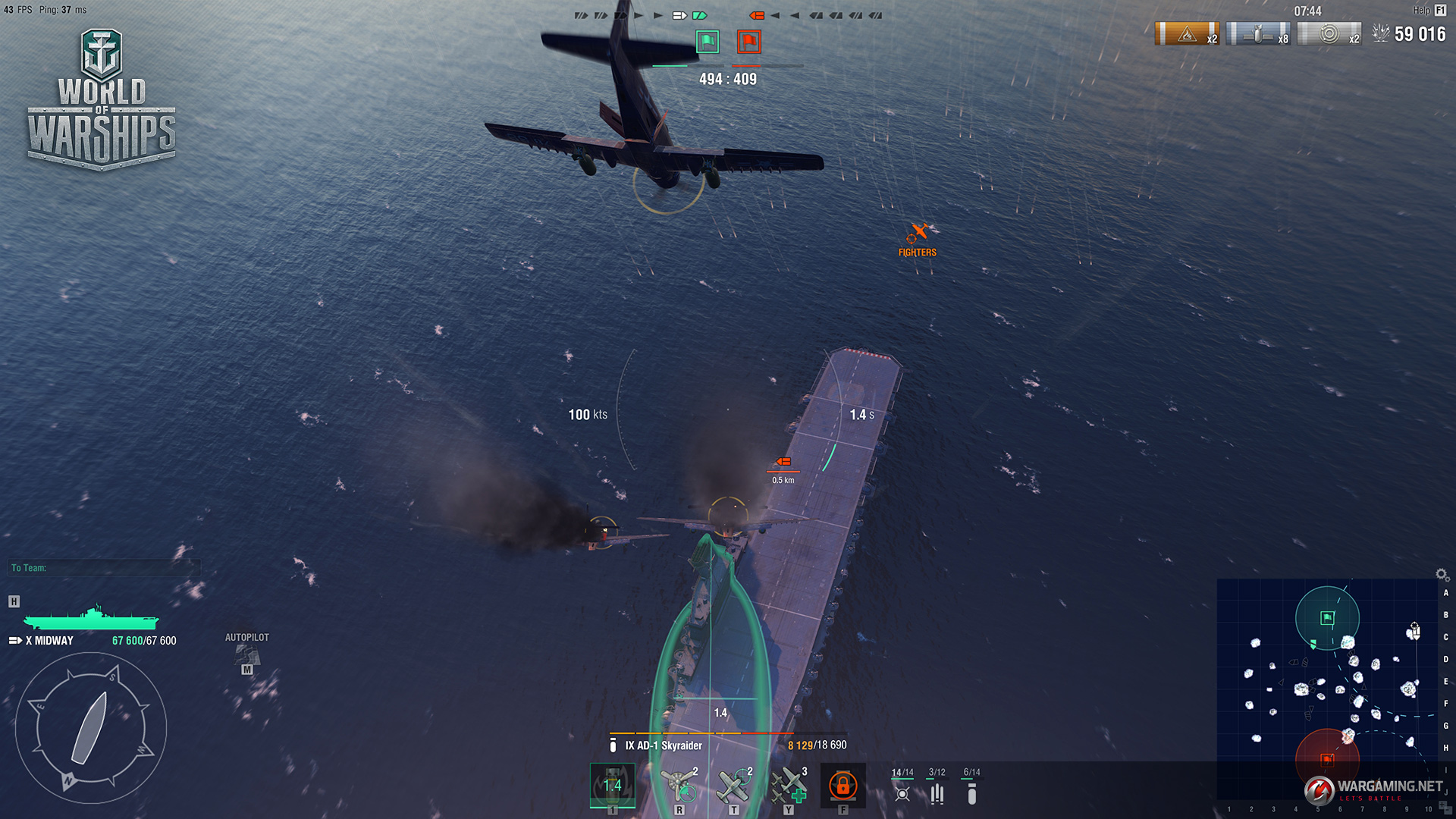The image size is (1456, 819).
Task: Click the green allied base on minimap
Action: point(1327,618)
